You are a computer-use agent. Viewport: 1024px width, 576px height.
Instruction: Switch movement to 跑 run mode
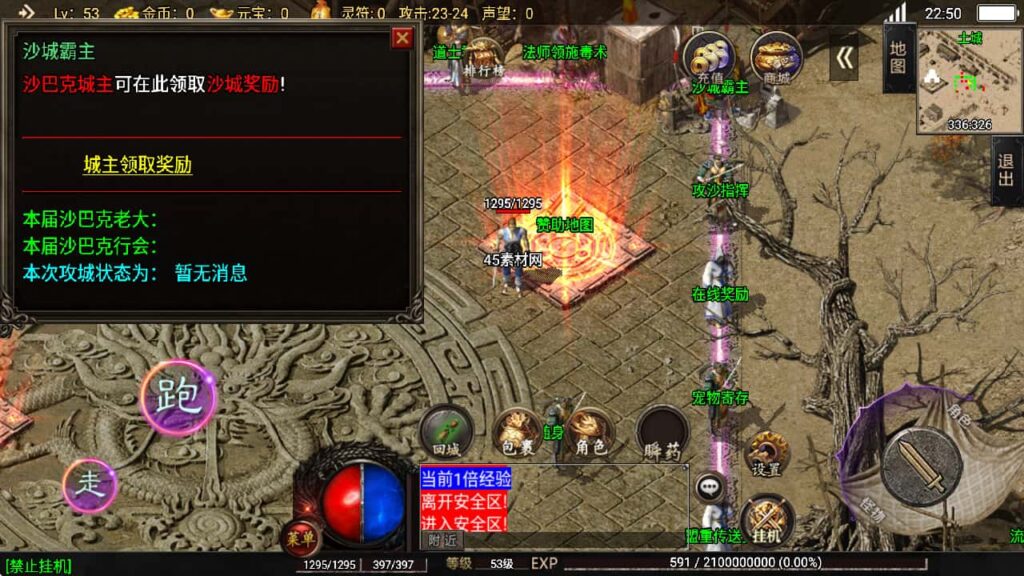[x=178, y=397]
